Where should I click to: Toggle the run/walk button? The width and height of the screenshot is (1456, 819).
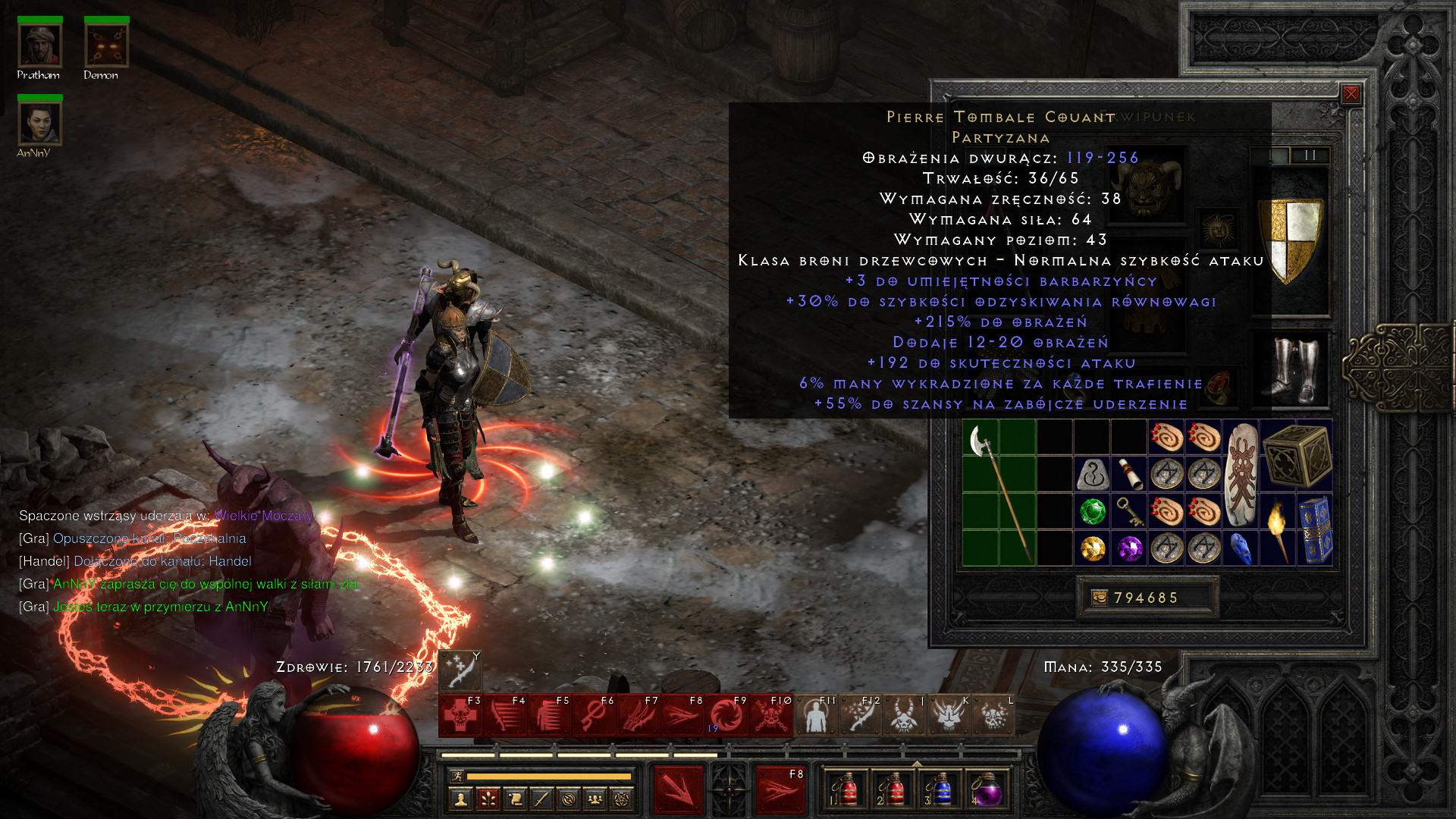[x=457, y=776]
